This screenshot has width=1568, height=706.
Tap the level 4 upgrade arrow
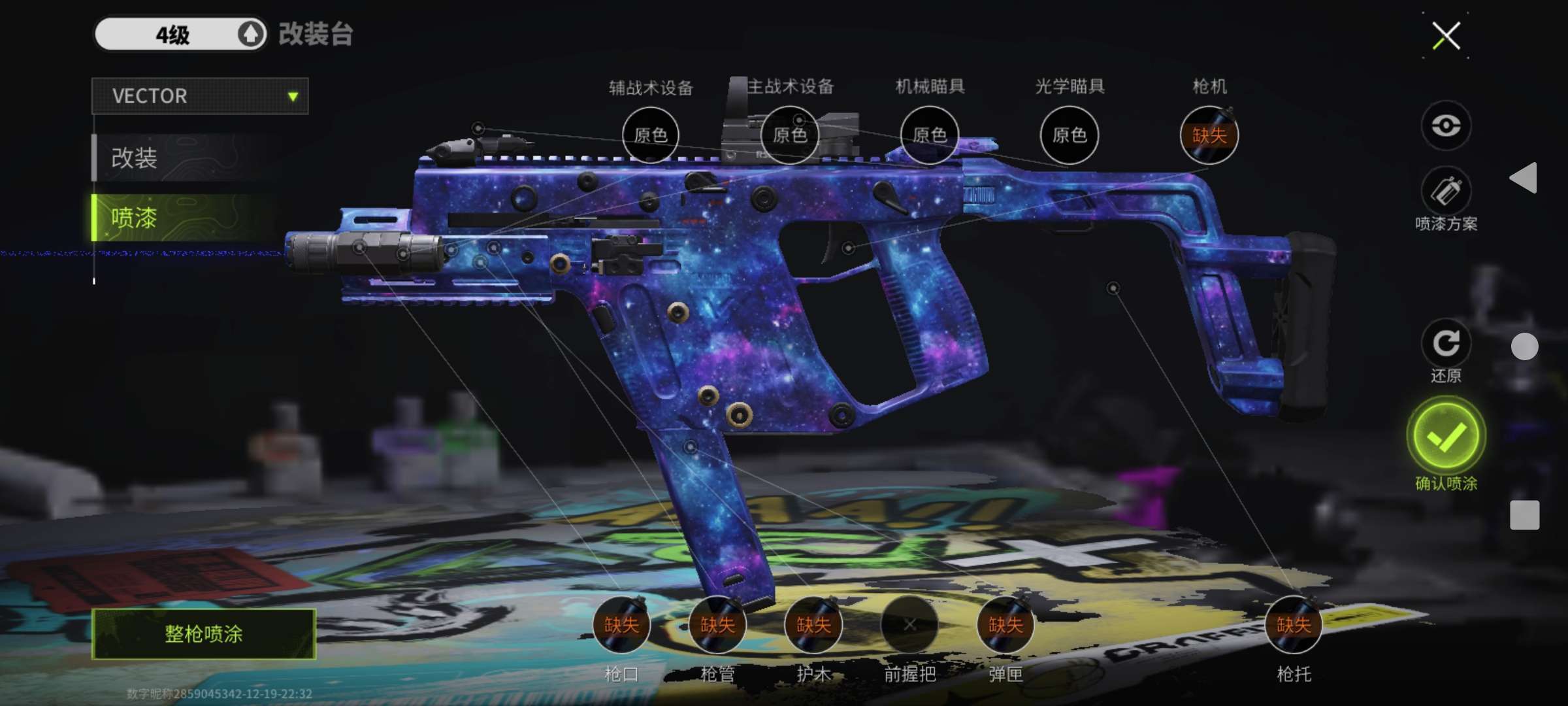click(251, 34)
